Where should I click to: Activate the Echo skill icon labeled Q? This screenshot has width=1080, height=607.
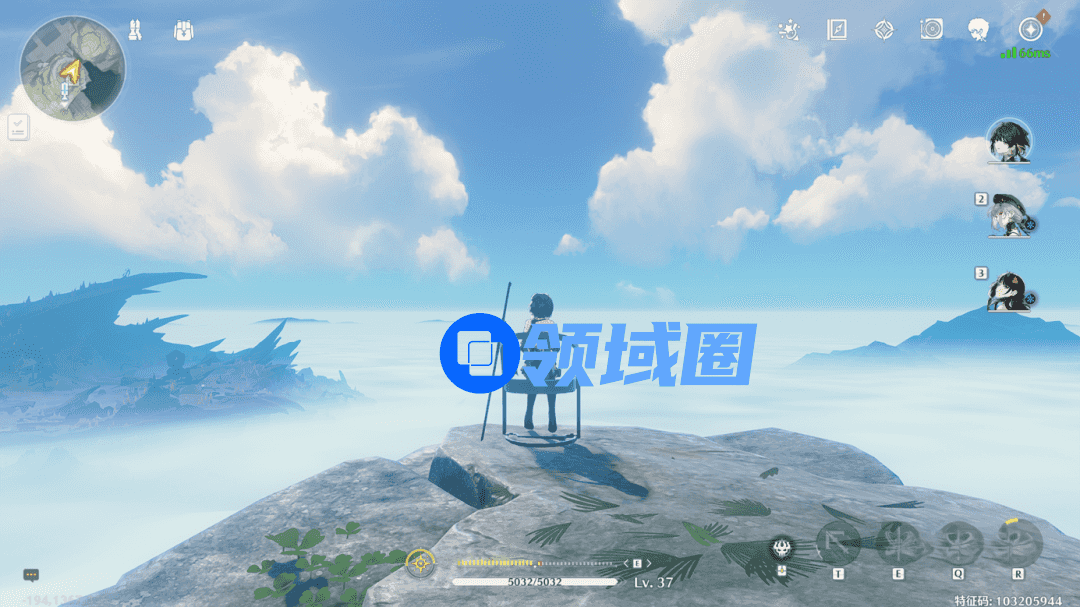pyautogui.click(x=958, y=544)
